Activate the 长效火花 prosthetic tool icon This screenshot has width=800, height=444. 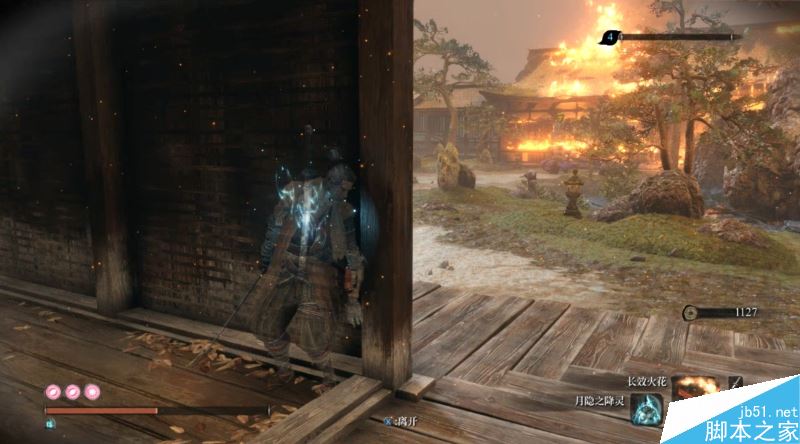tap(696, 390)
